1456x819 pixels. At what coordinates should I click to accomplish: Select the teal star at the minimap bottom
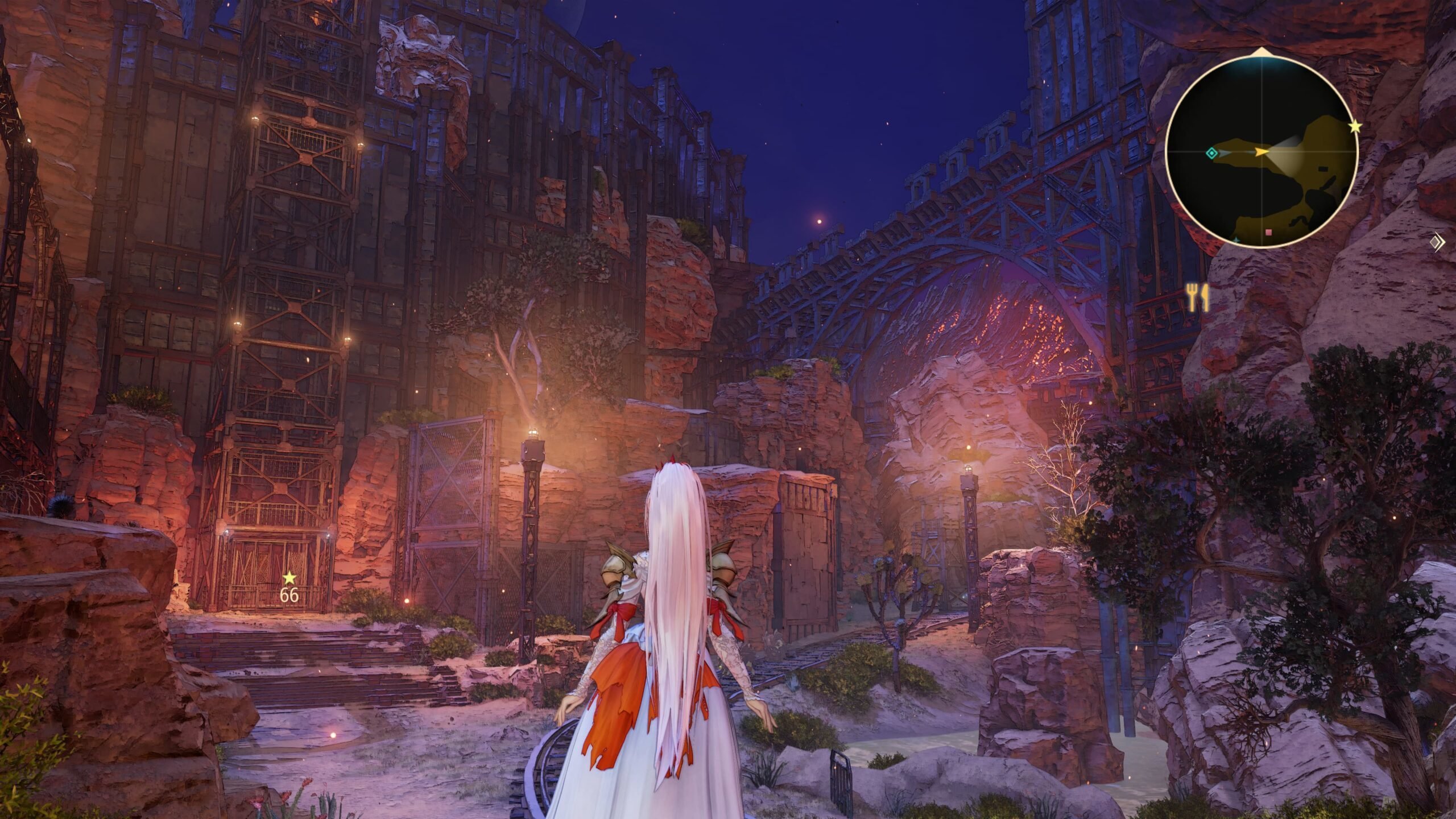coord(1236,240)
